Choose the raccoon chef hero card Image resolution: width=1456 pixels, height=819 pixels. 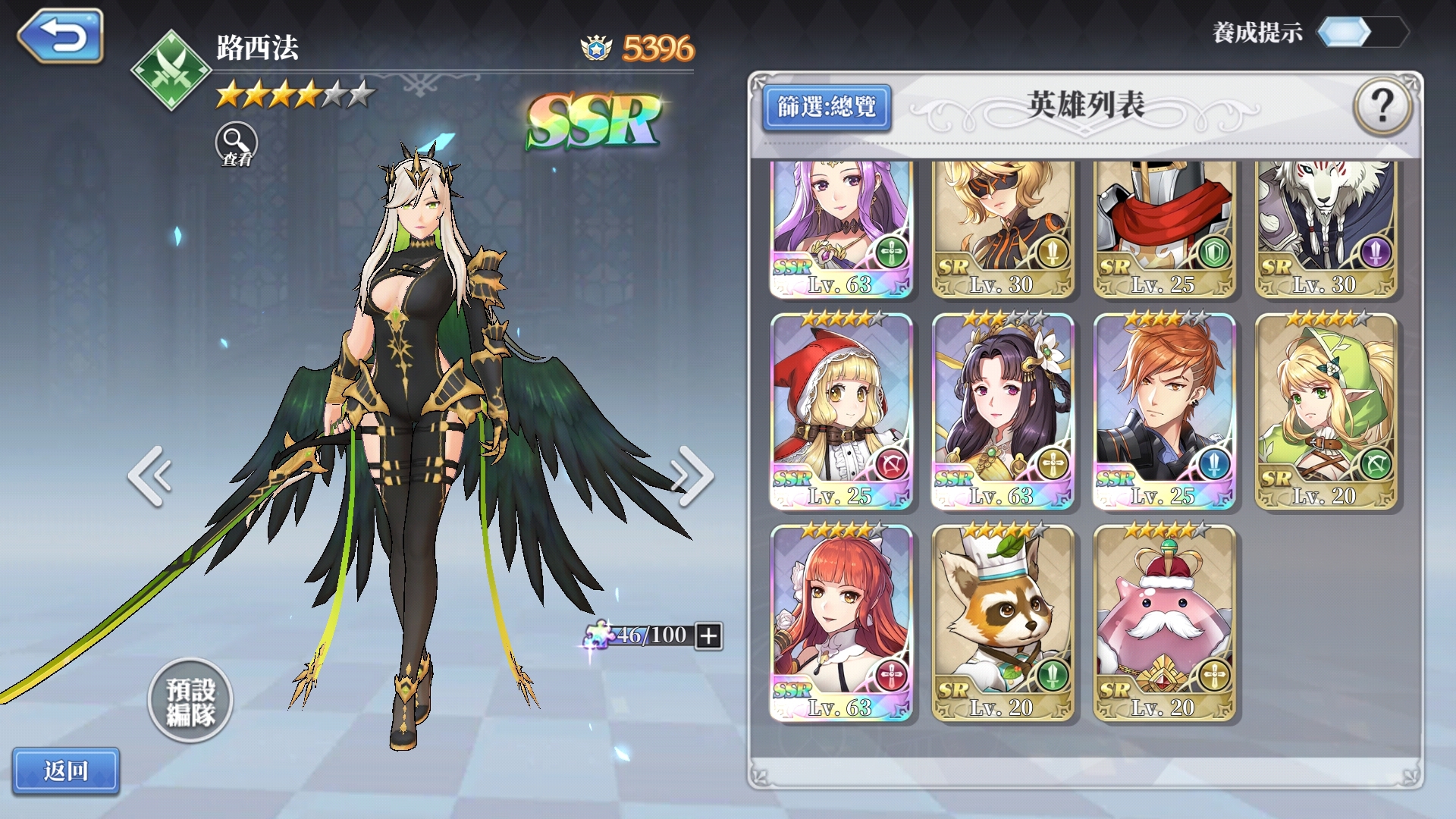coord(1003,622)
